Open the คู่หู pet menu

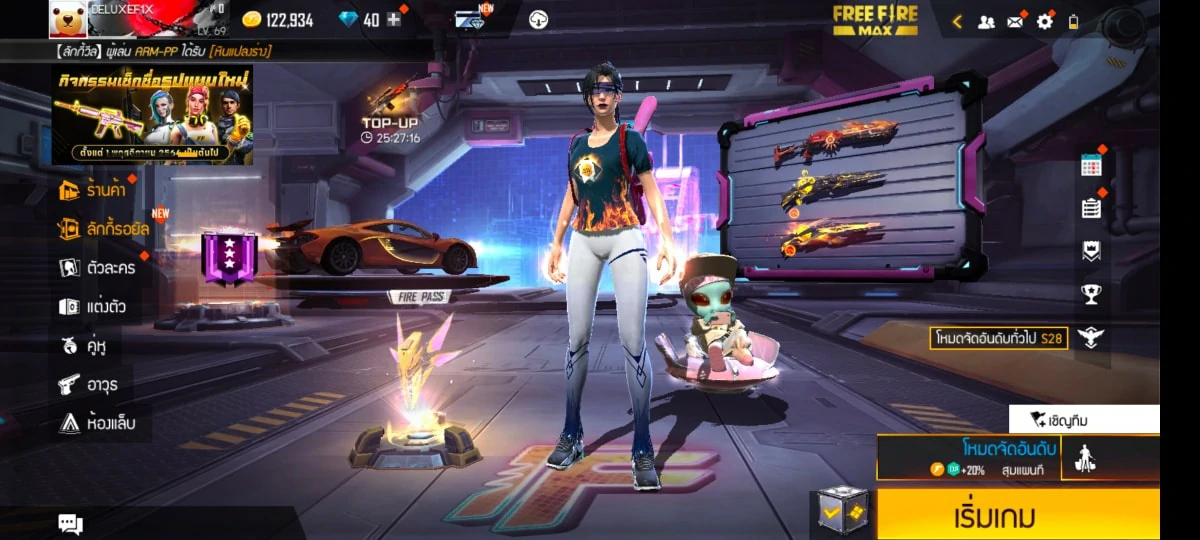83,346
